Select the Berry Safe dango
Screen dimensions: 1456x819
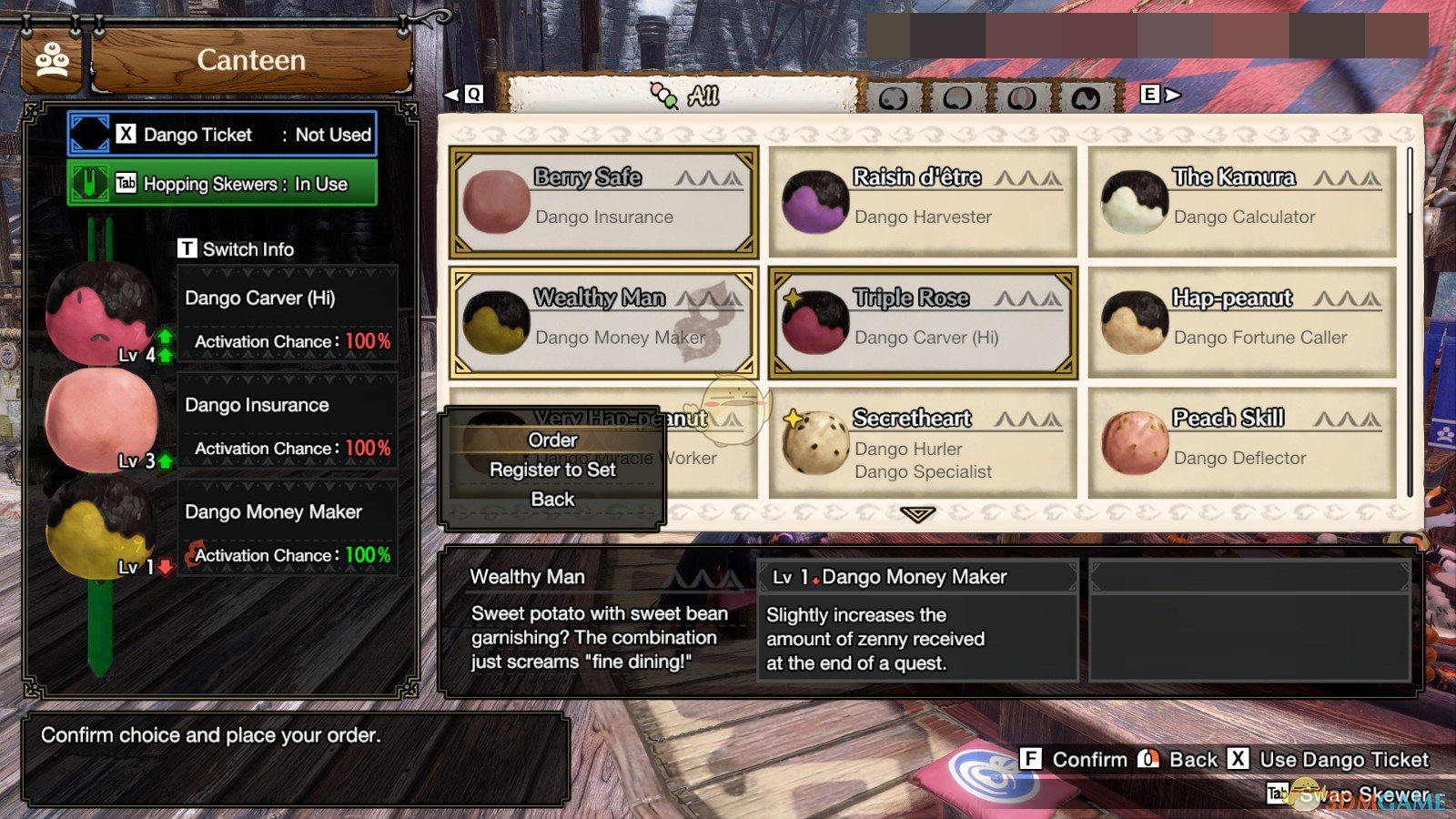click(603, 201)
